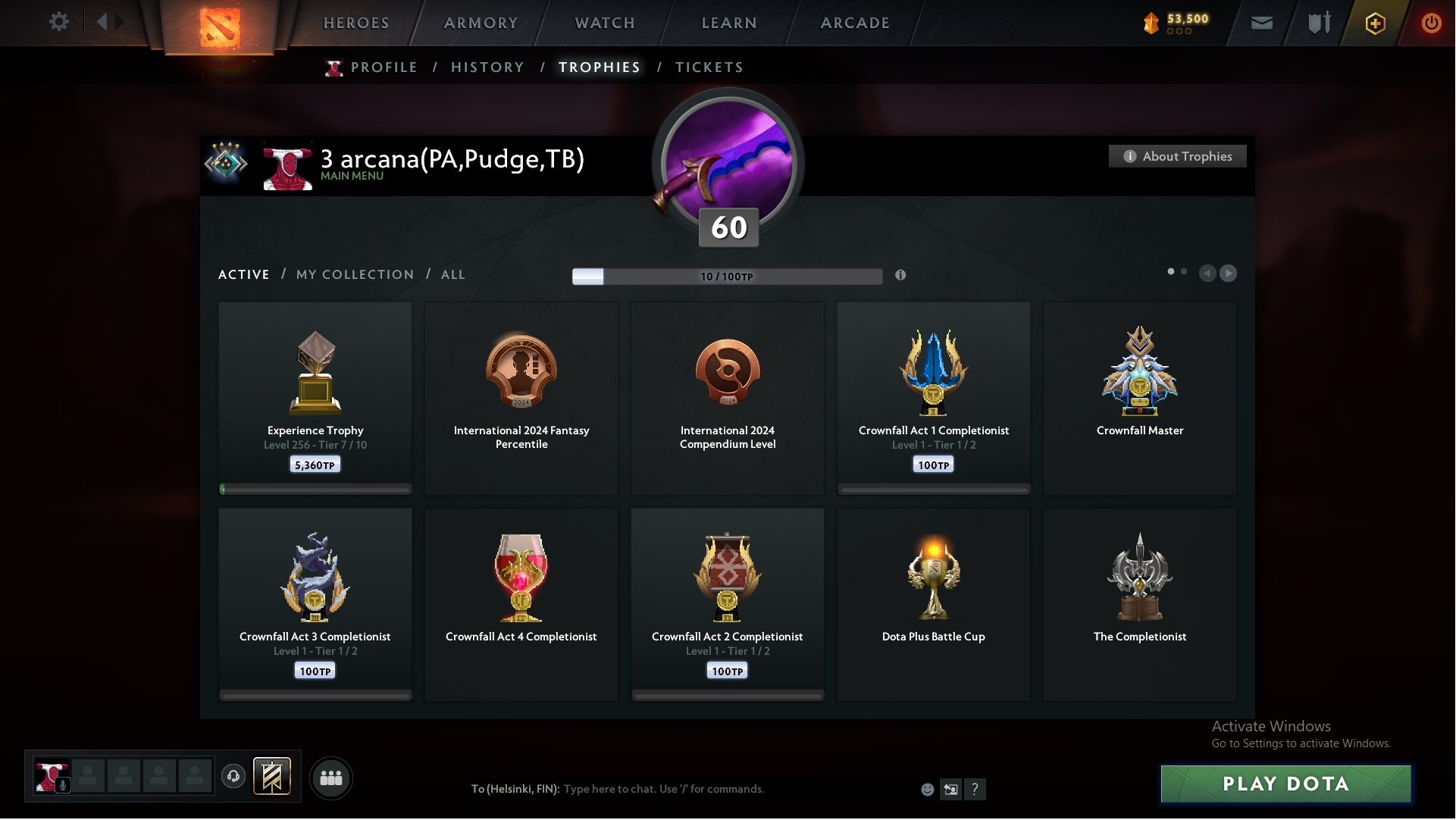The image size is (1456, 820).
Task: Click the back navigation arrow near the page dots
Action: click(1208, 274)
